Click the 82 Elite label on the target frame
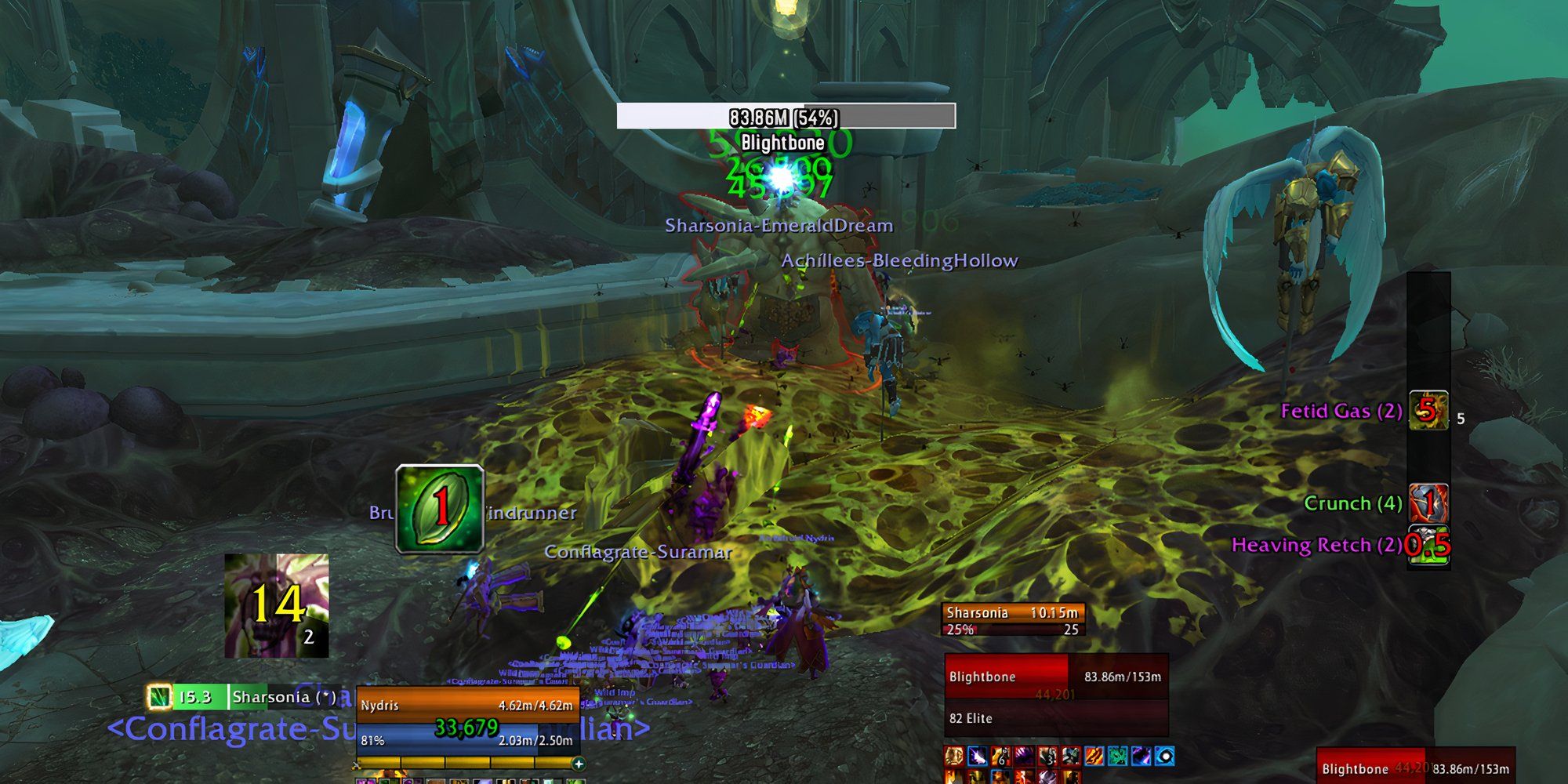The image size is (1568, 784). (971, 718)
